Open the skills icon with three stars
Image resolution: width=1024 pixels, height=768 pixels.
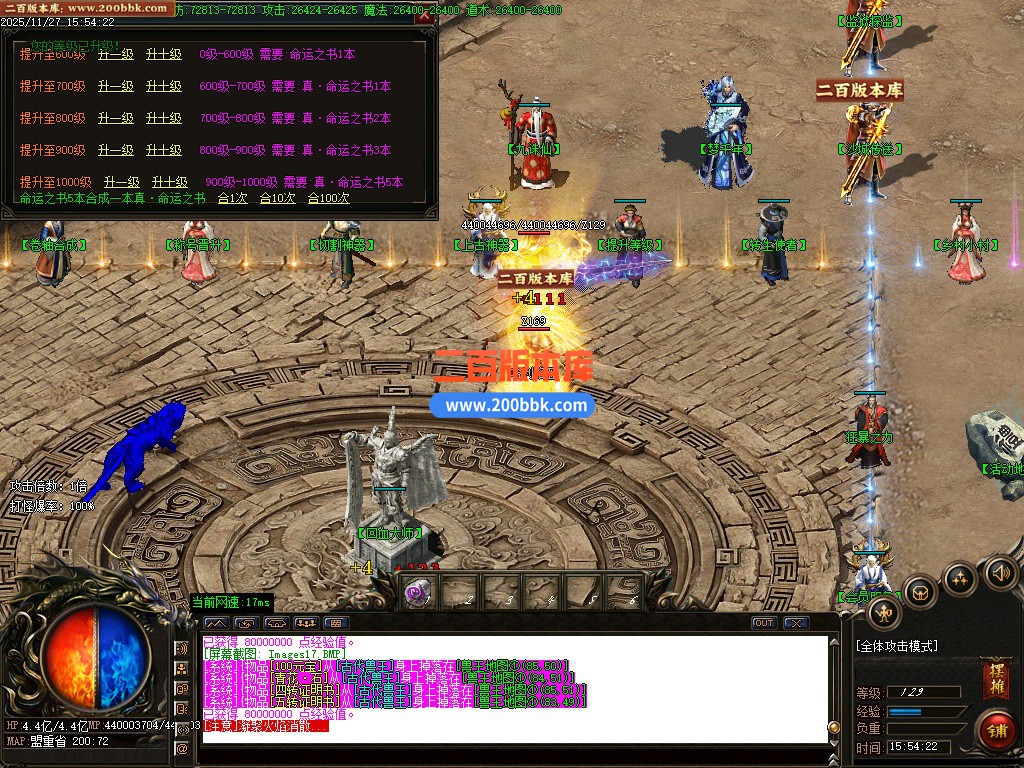pos(960,578)
